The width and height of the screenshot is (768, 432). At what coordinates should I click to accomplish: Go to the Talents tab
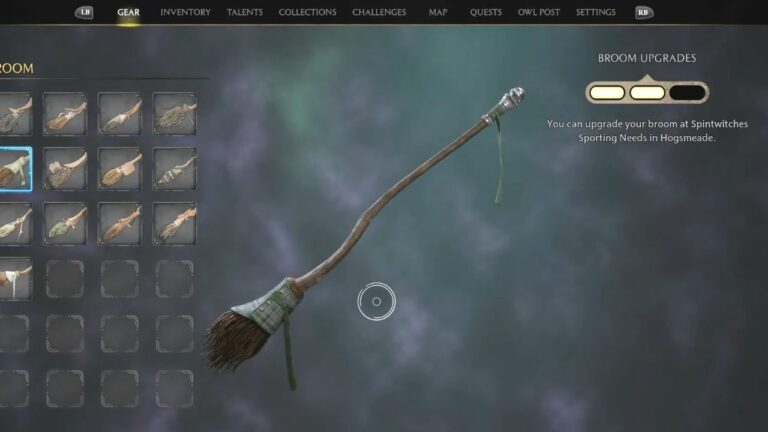pyautogui.click(x=245, y=12)
